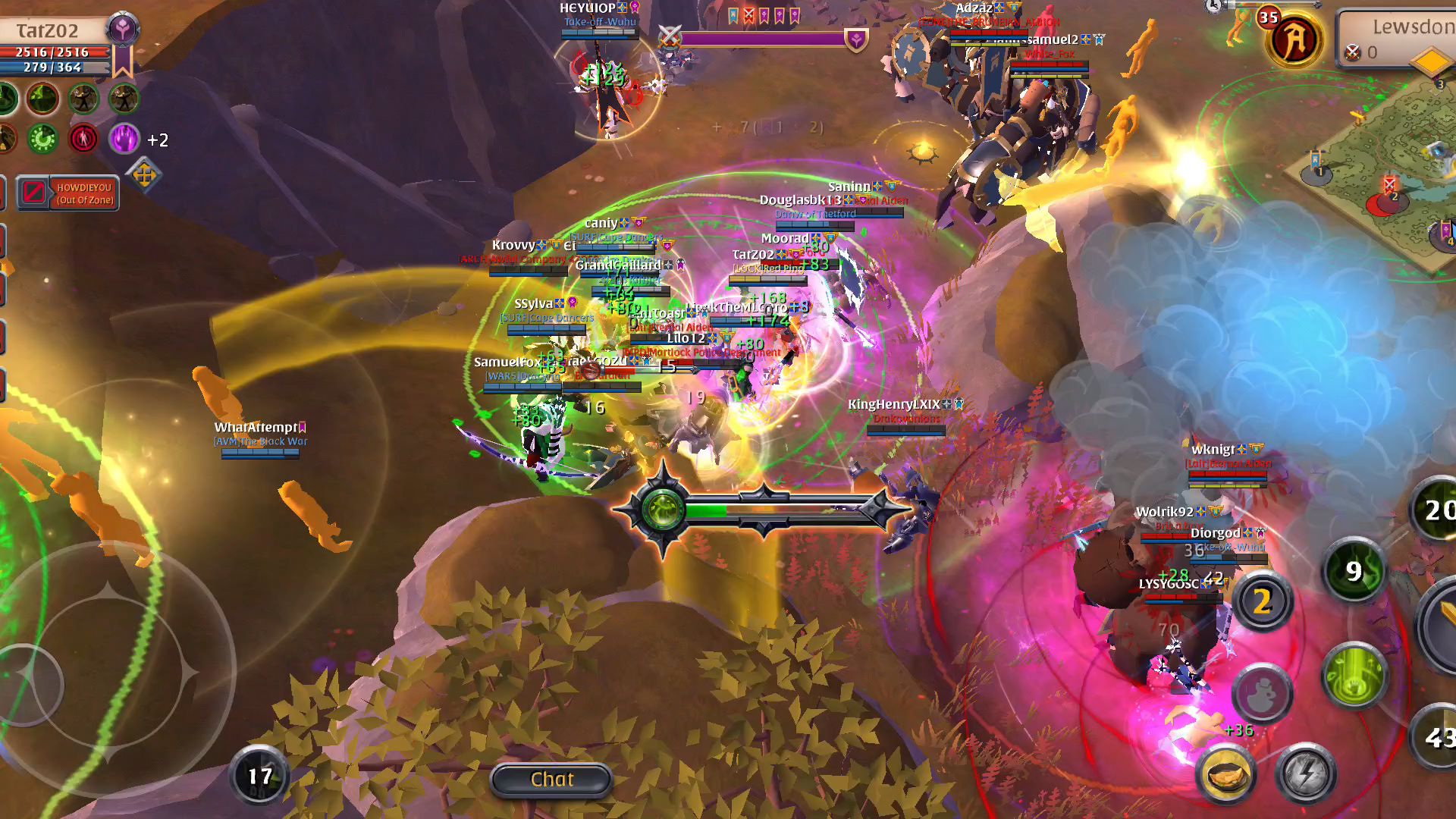Use the greyed potion slot
The height and width of the screenshot is (819, 1456).
1262,693
